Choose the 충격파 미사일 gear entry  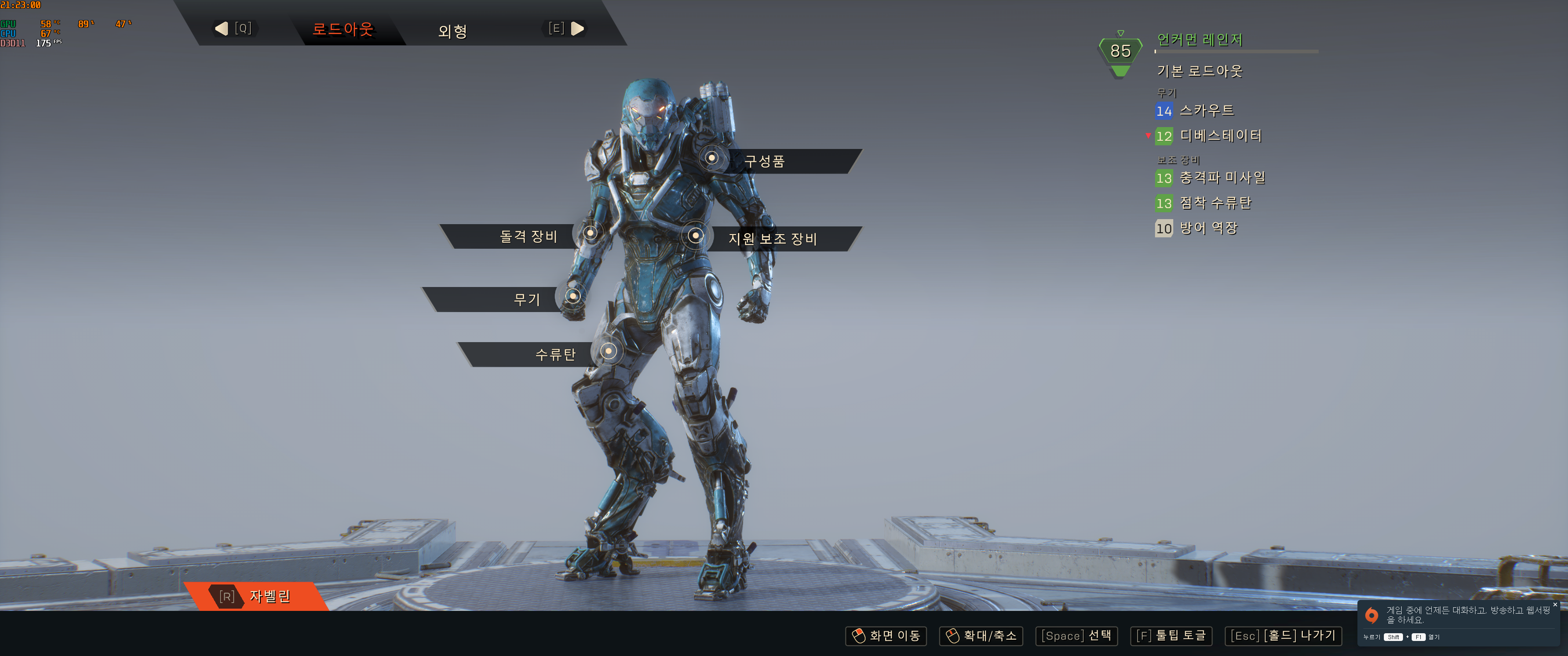tap(1222, 178)
